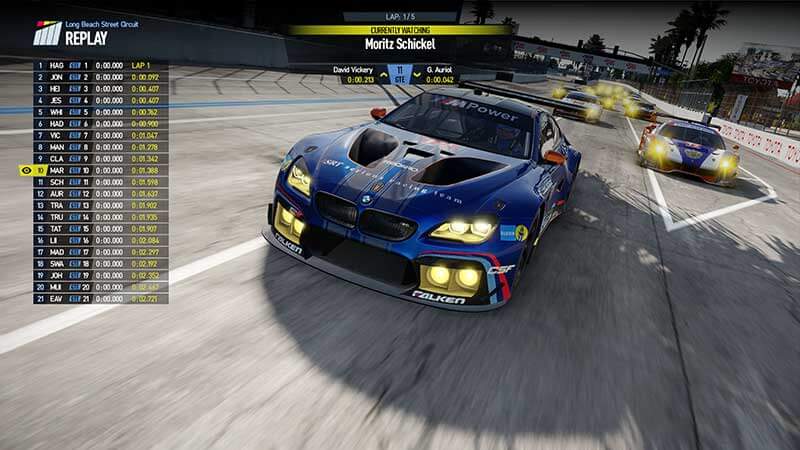Screen dimensions: 800x450
Task: Select AUR row in the standings
Action: coord(57,194)
